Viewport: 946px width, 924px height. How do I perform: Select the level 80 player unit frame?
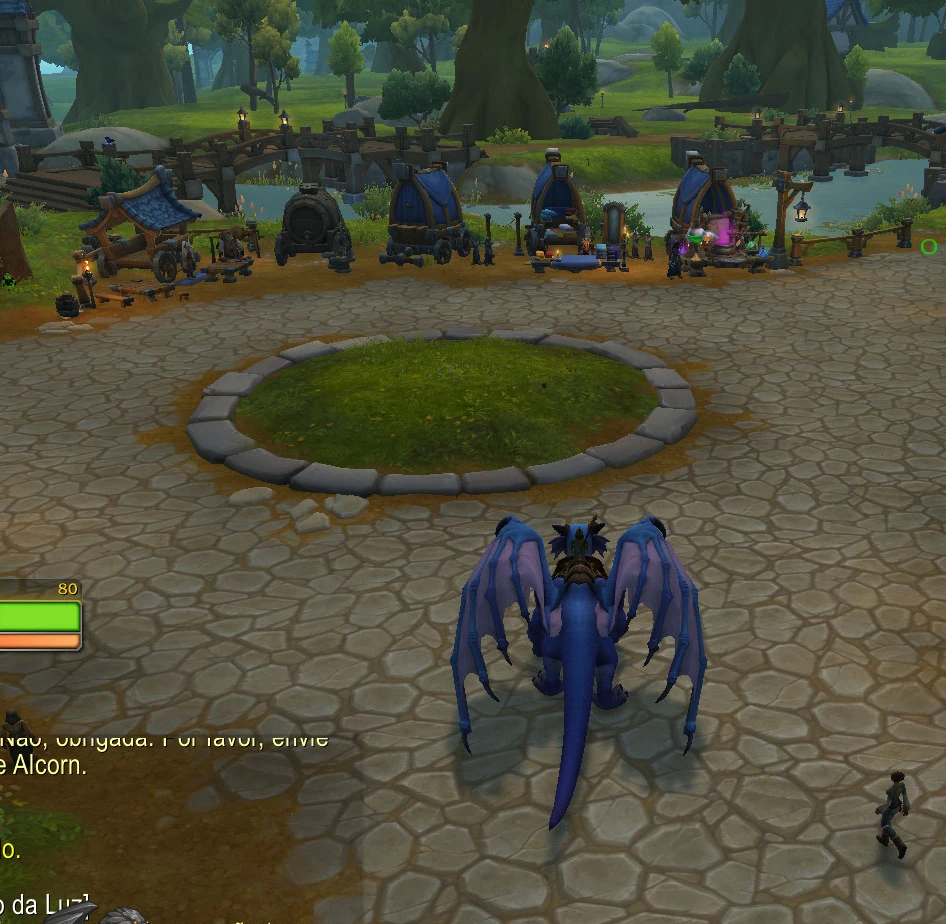39,616
